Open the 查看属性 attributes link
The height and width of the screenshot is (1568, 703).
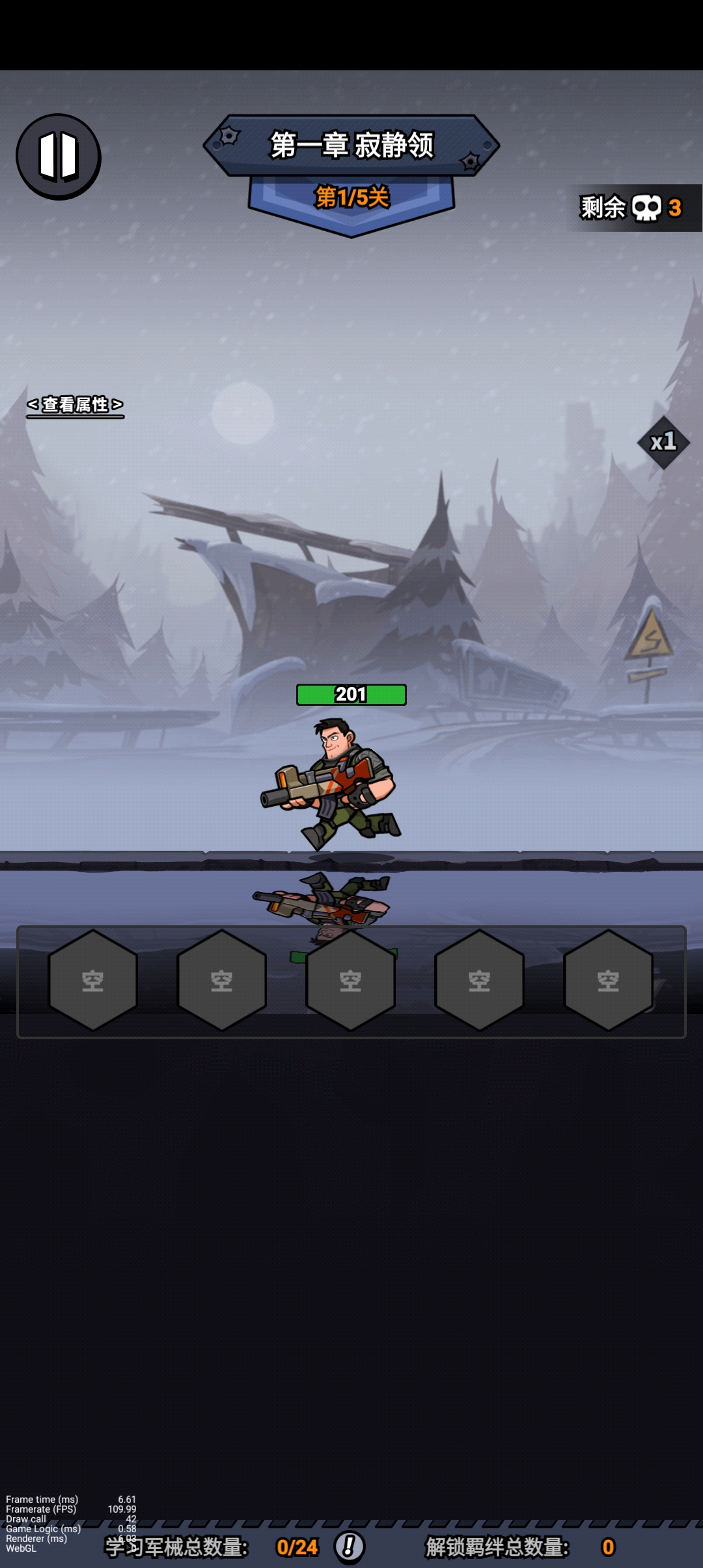click(x=76, y=405)
